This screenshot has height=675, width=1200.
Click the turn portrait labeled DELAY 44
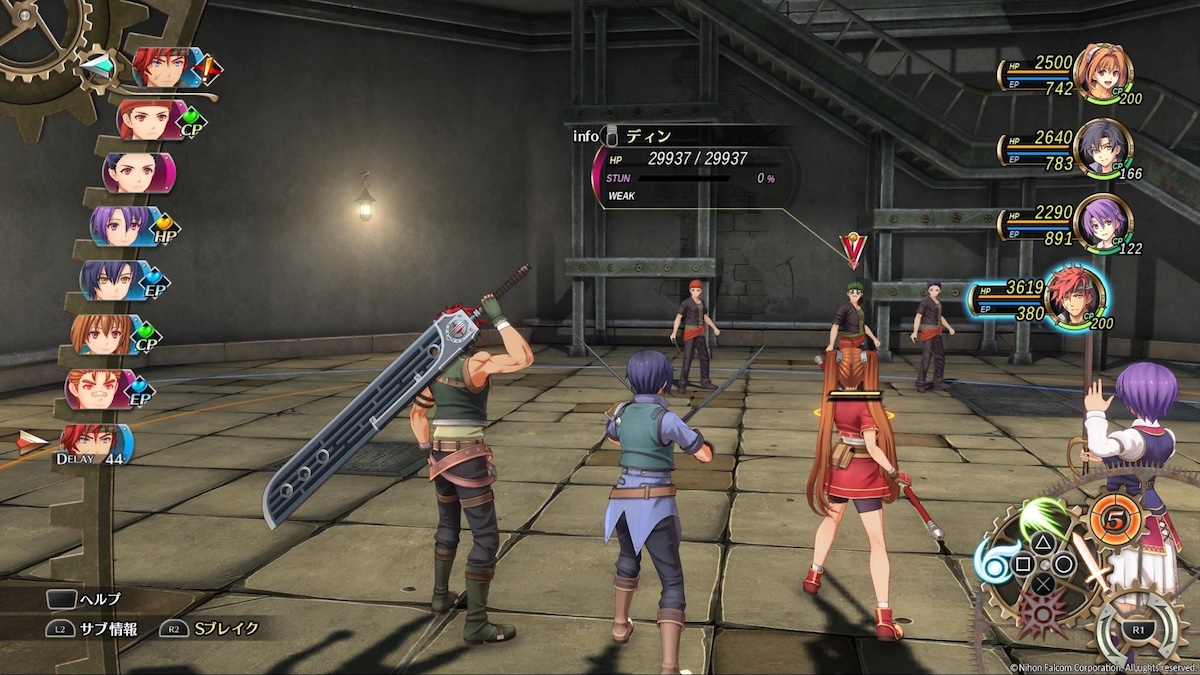(92, 443)
